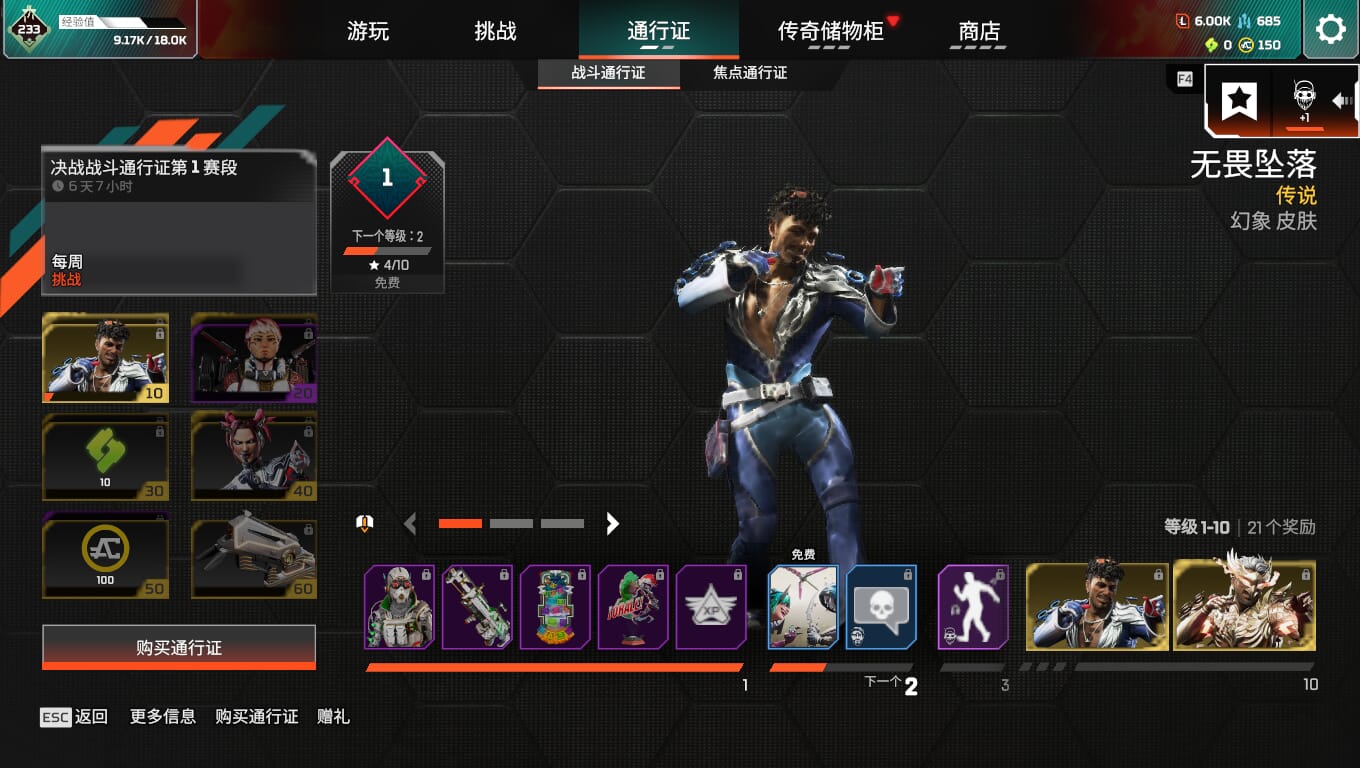This screenshot has height=768, width=1360.
Task: Open 更多信息 for more information
Action: 163,716
